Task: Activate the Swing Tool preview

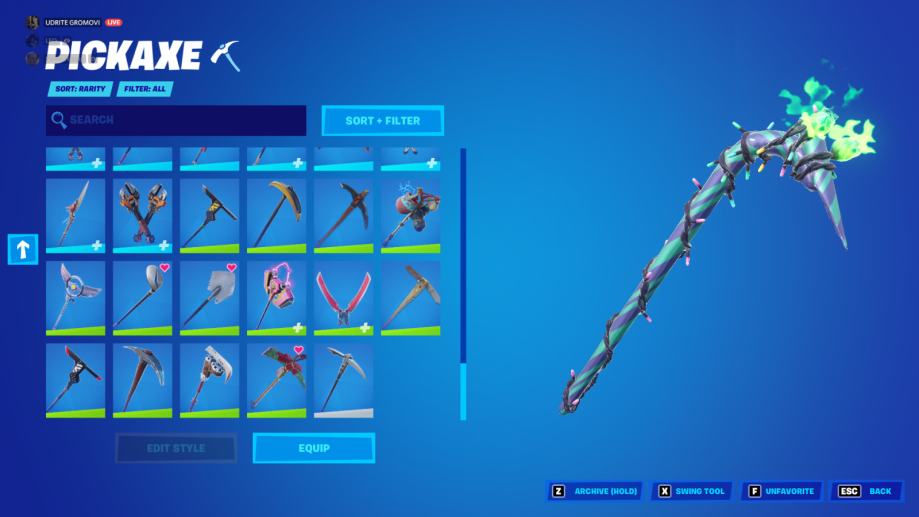Action: pos(691,491)
